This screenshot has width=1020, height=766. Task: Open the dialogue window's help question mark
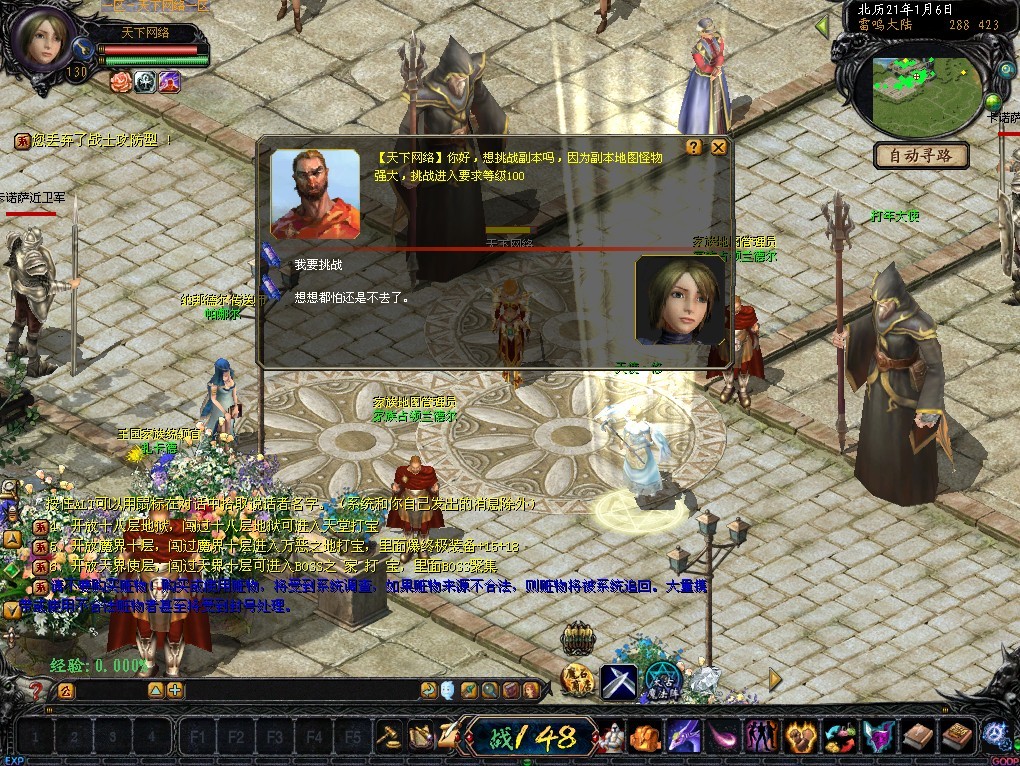tap(694, 147)
